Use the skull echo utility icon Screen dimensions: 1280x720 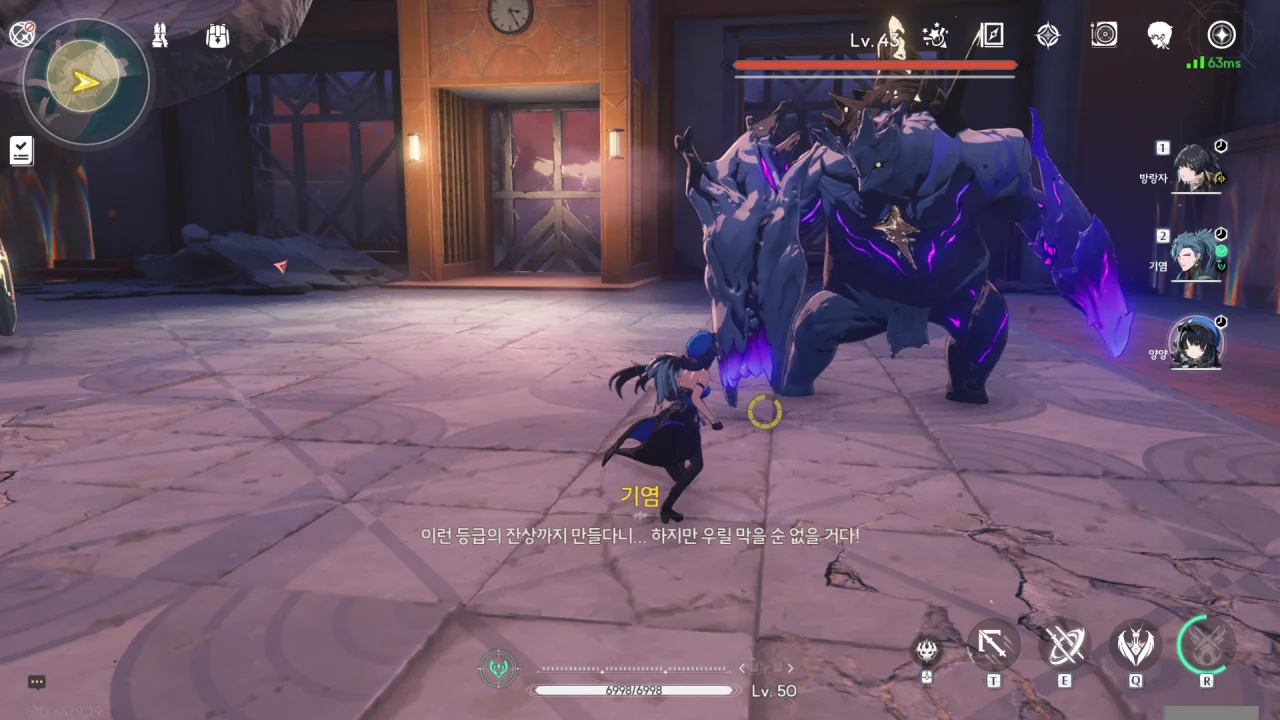[927, 650]
